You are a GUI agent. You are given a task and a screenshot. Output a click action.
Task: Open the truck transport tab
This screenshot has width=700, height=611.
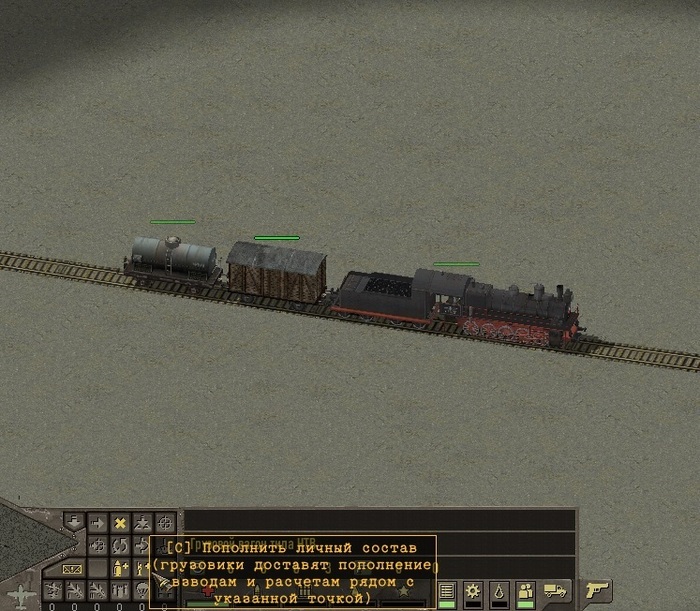[x=555, y=590]
